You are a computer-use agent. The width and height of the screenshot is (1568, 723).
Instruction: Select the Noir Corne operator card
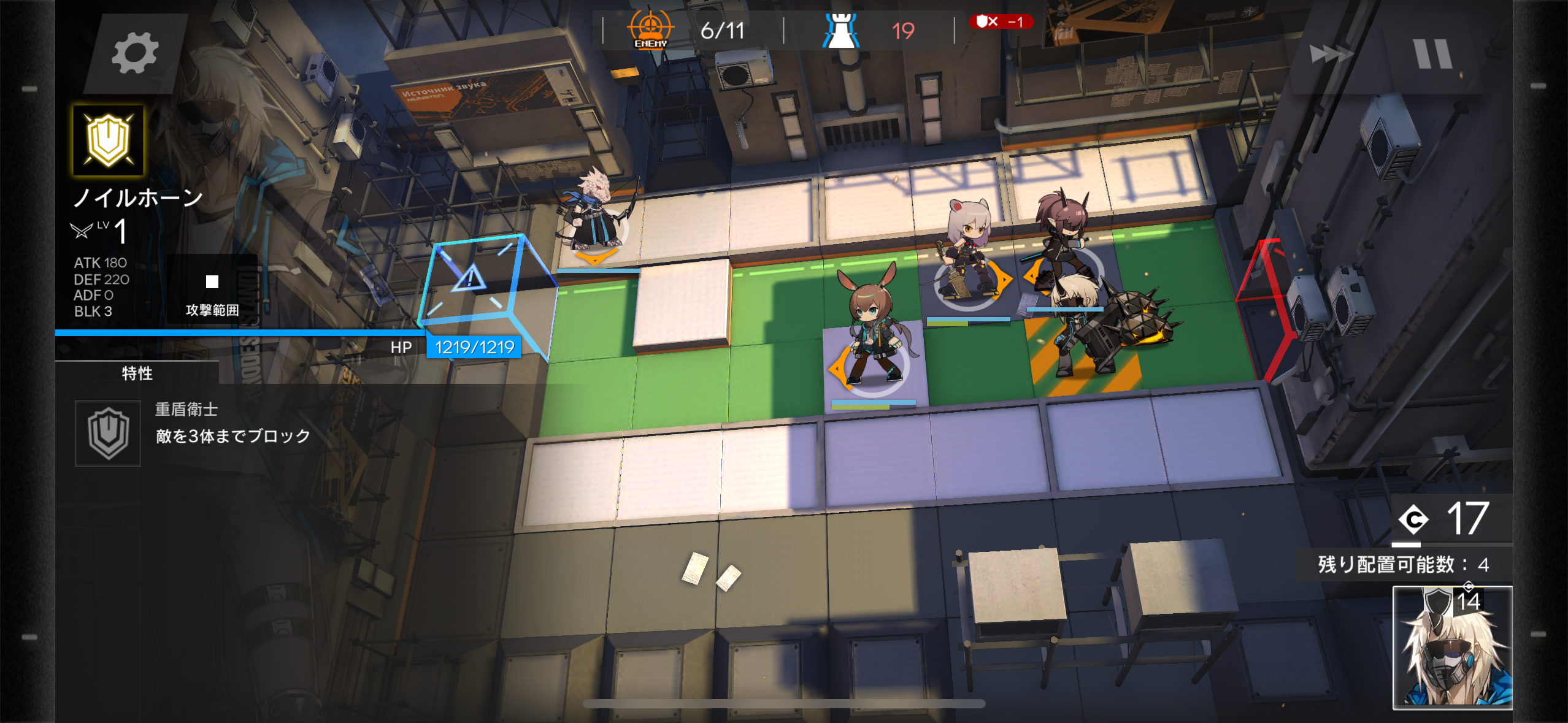point(1451,648)
